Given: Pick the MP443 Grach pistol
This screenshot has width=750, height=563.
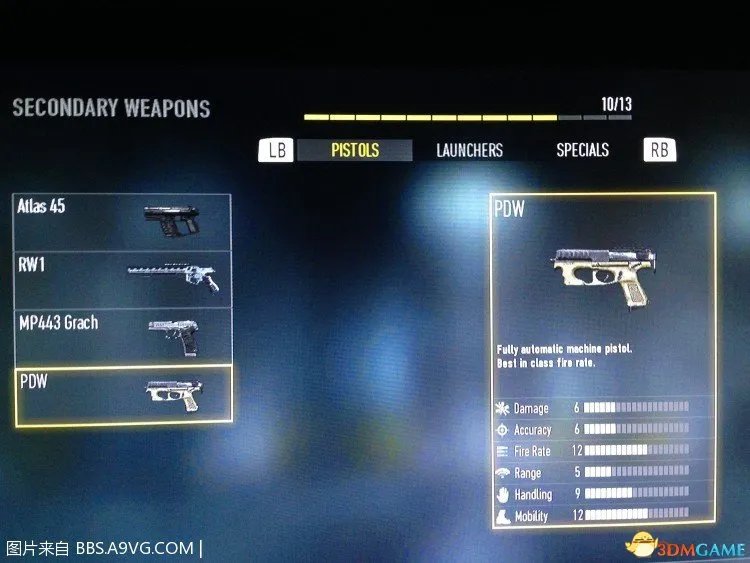Looking at the screenshot, I should point(122,335).
